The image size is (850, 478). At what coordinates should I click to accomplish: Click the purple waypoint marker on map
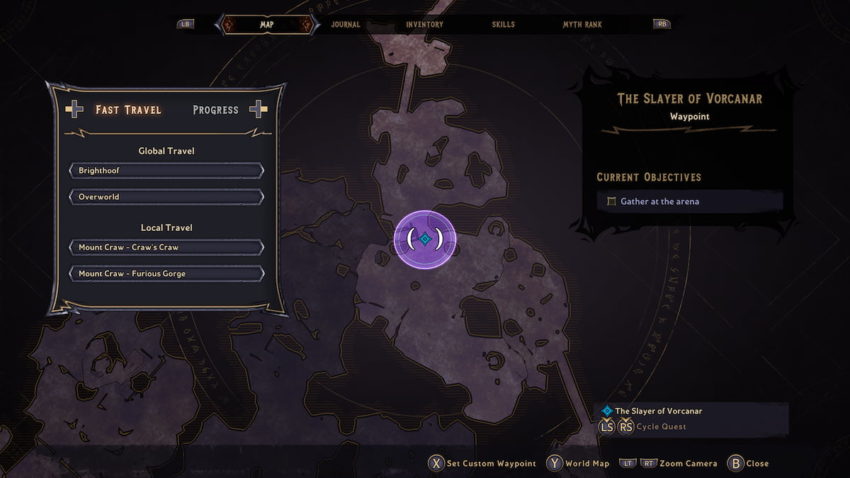click(x=425, y=239)
